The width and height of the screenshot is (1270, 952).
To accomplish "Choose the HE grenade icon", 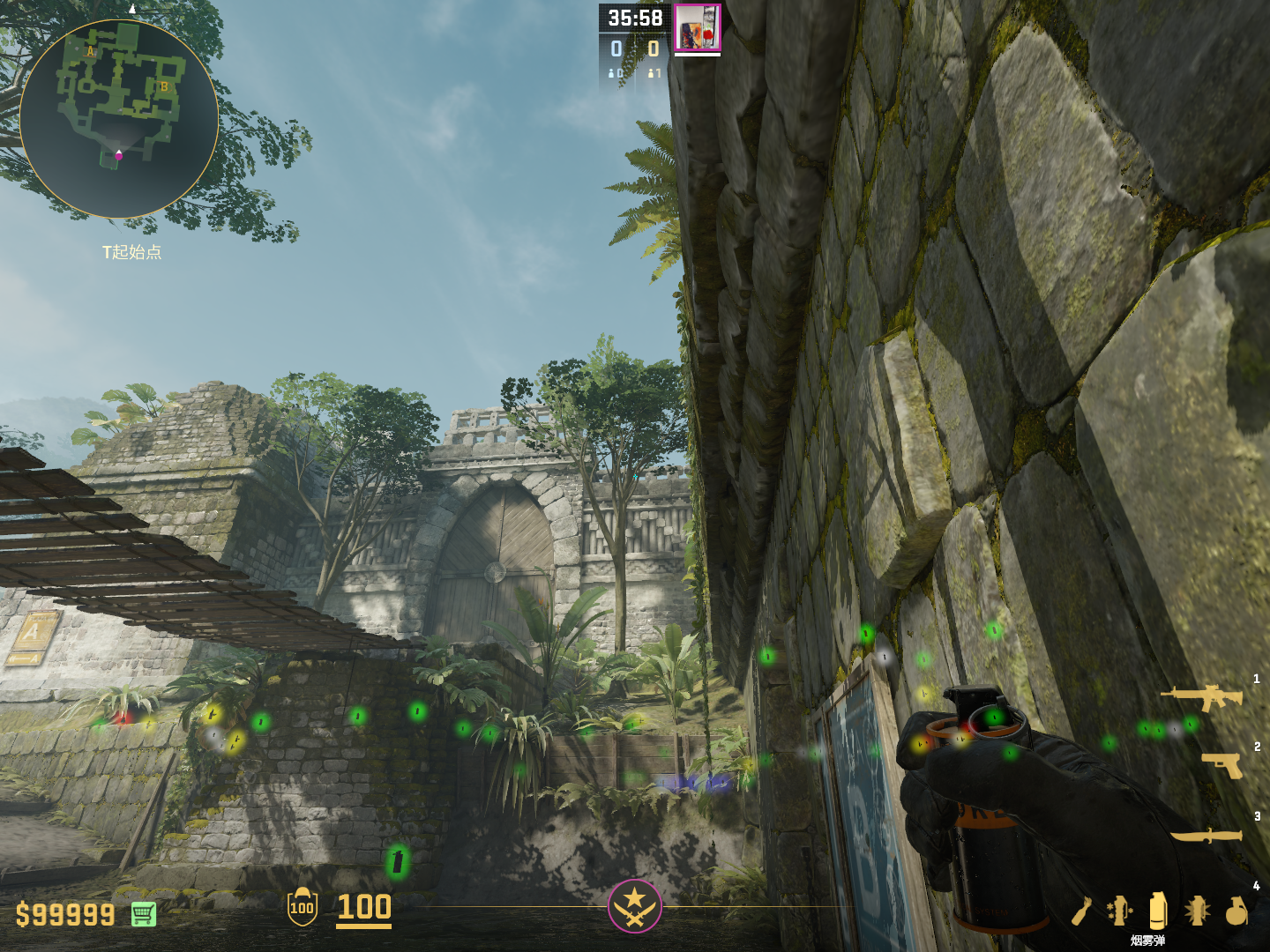I will 1236,911.
